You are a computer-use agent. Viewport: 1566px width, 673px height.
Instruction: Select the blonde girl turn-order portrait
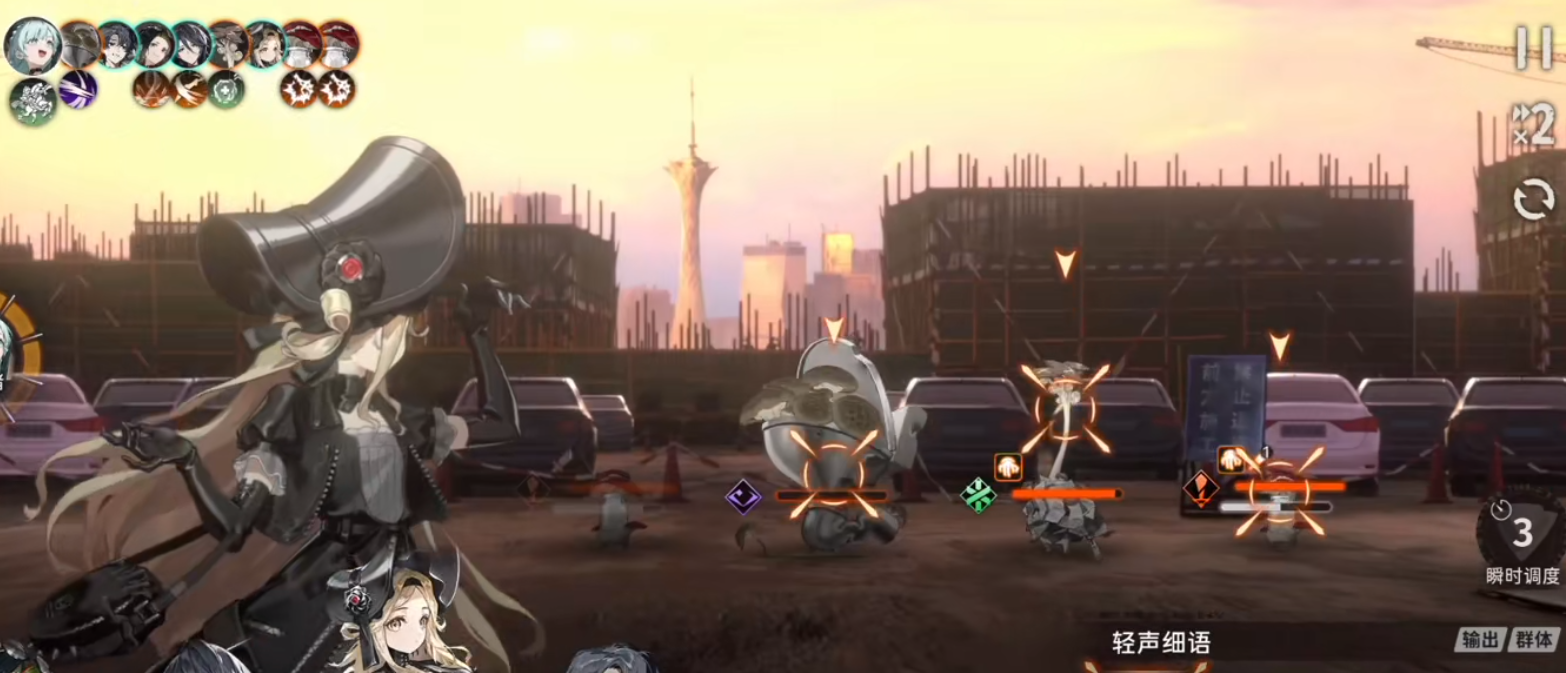264,45
